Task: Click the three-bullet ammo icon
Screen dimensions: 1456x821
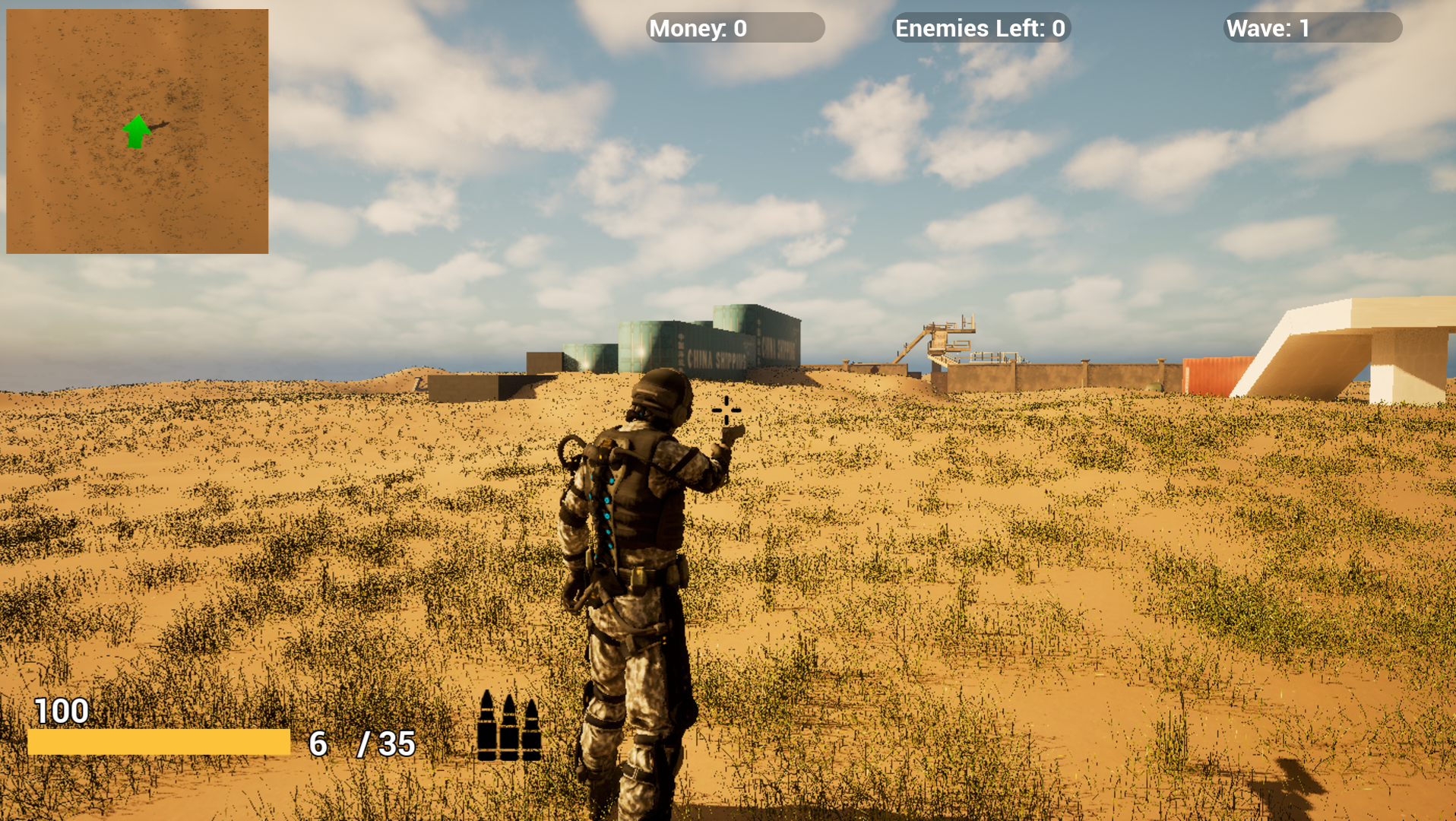Action: (508, 727)
